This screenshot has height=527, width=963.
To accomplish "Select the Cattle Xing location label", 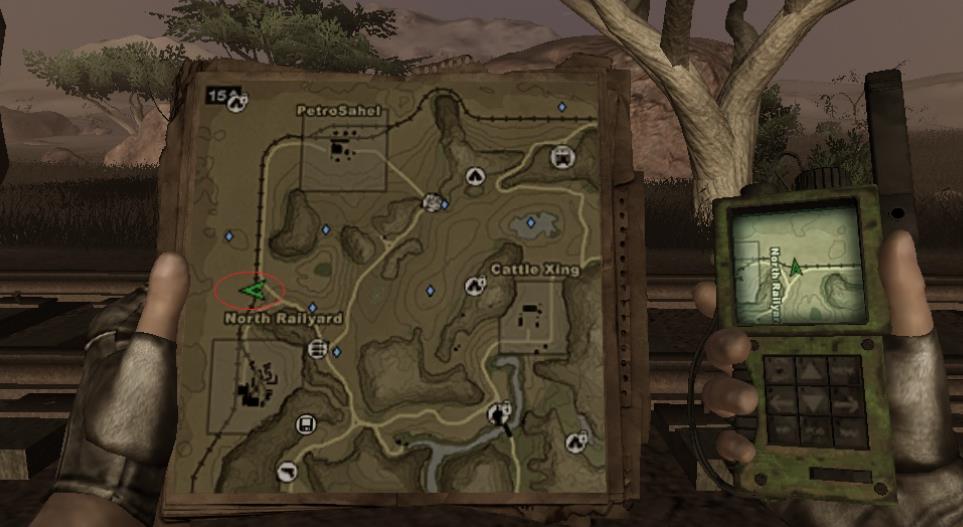I will coord(528,270).
